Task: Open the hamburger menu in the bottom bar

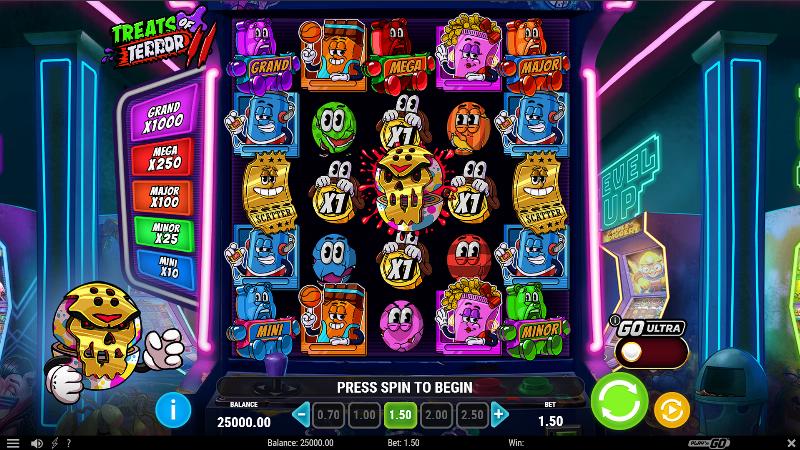Action: 13,443
